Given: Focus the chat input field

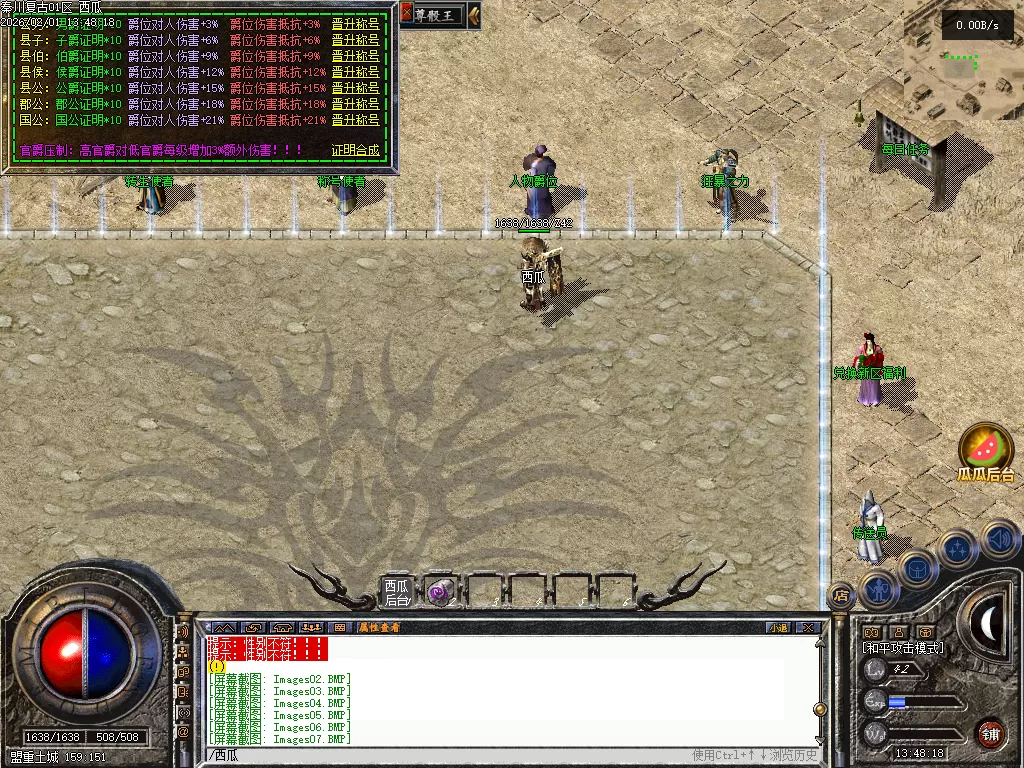Looking at the screenshot, I should (450, 755).
